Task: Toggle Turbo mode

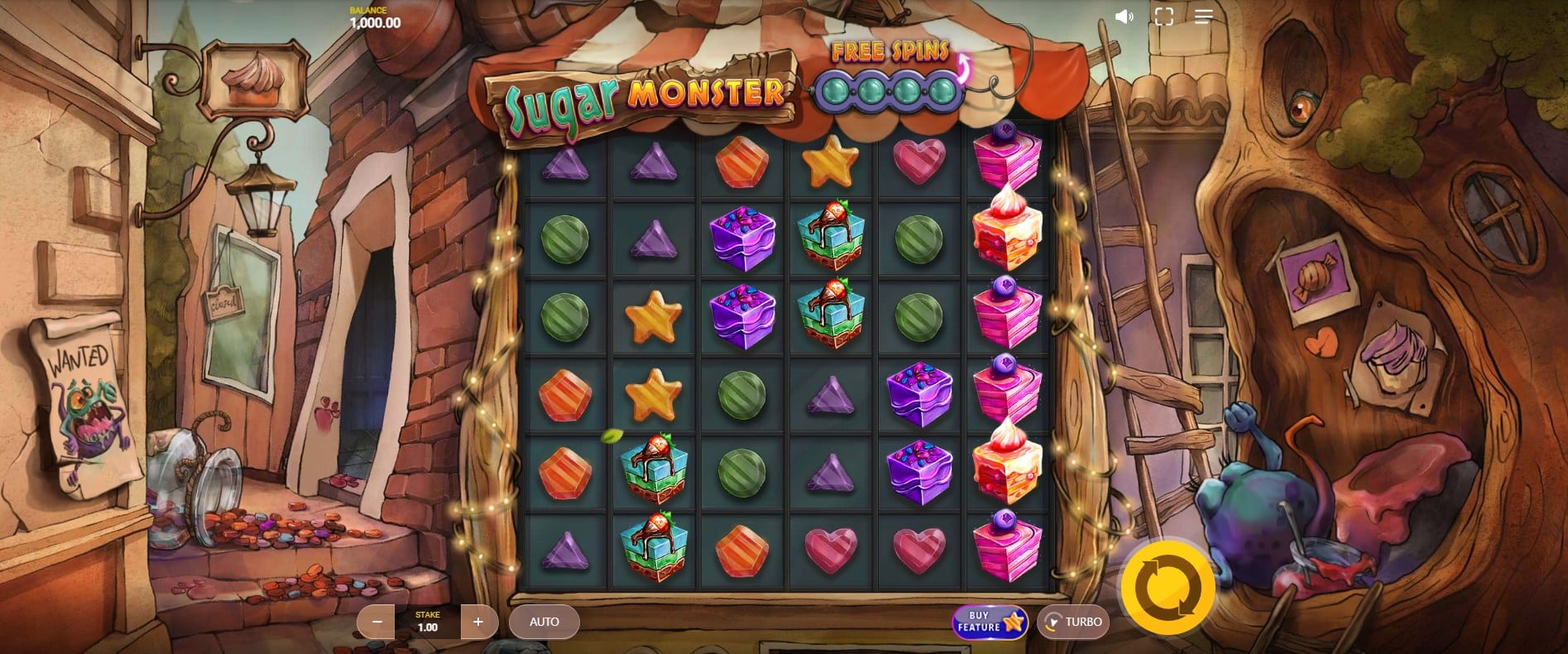Action: (1073, 622)
